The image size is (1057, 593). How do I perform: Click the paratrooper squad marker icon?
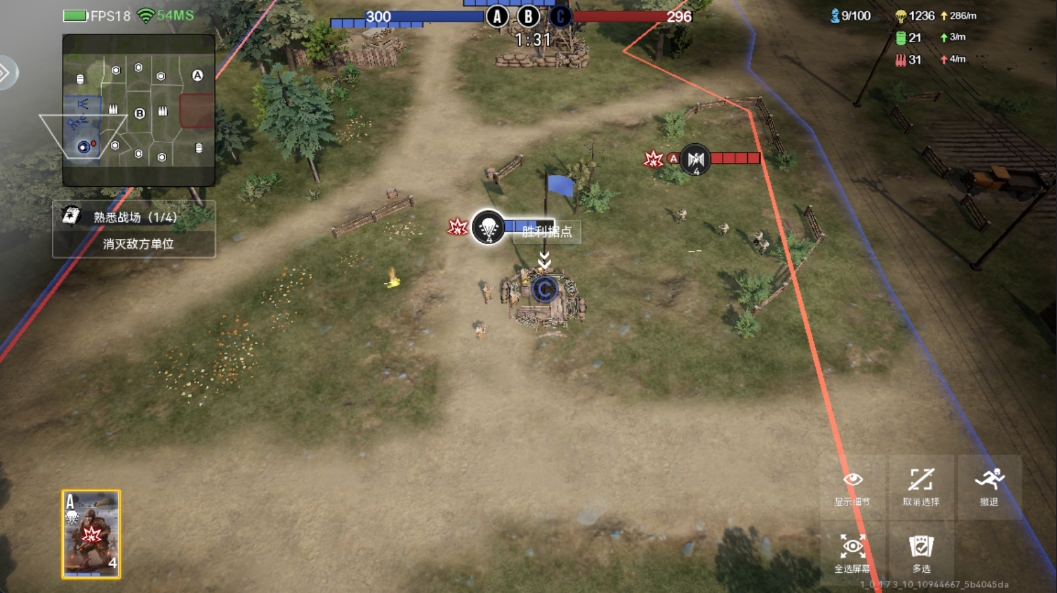tap(488, 227)
